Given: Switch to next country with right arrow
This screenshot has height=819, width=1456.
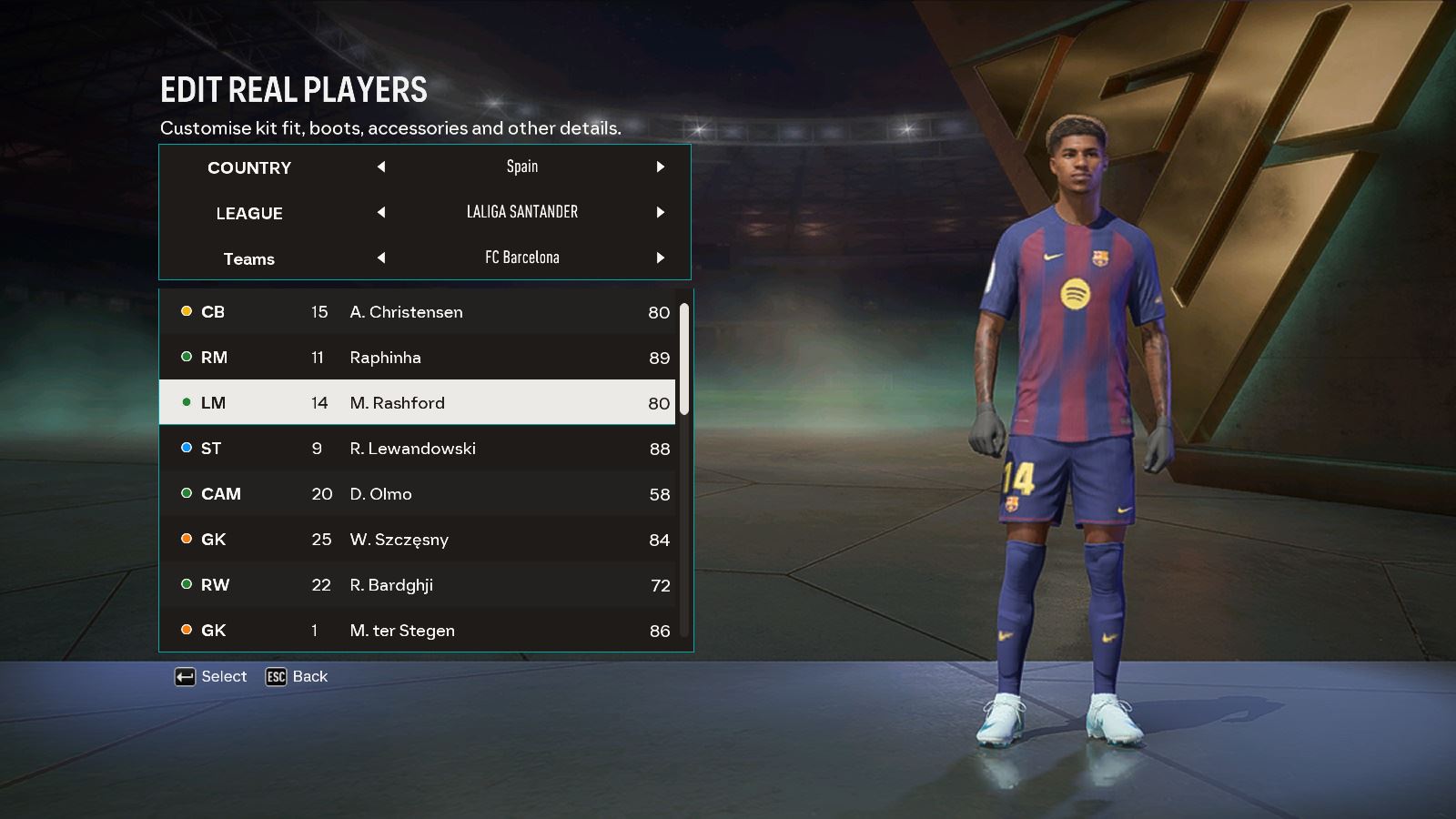Looking at the screenshot, I should pyautogui.click(x=661, y=167).
